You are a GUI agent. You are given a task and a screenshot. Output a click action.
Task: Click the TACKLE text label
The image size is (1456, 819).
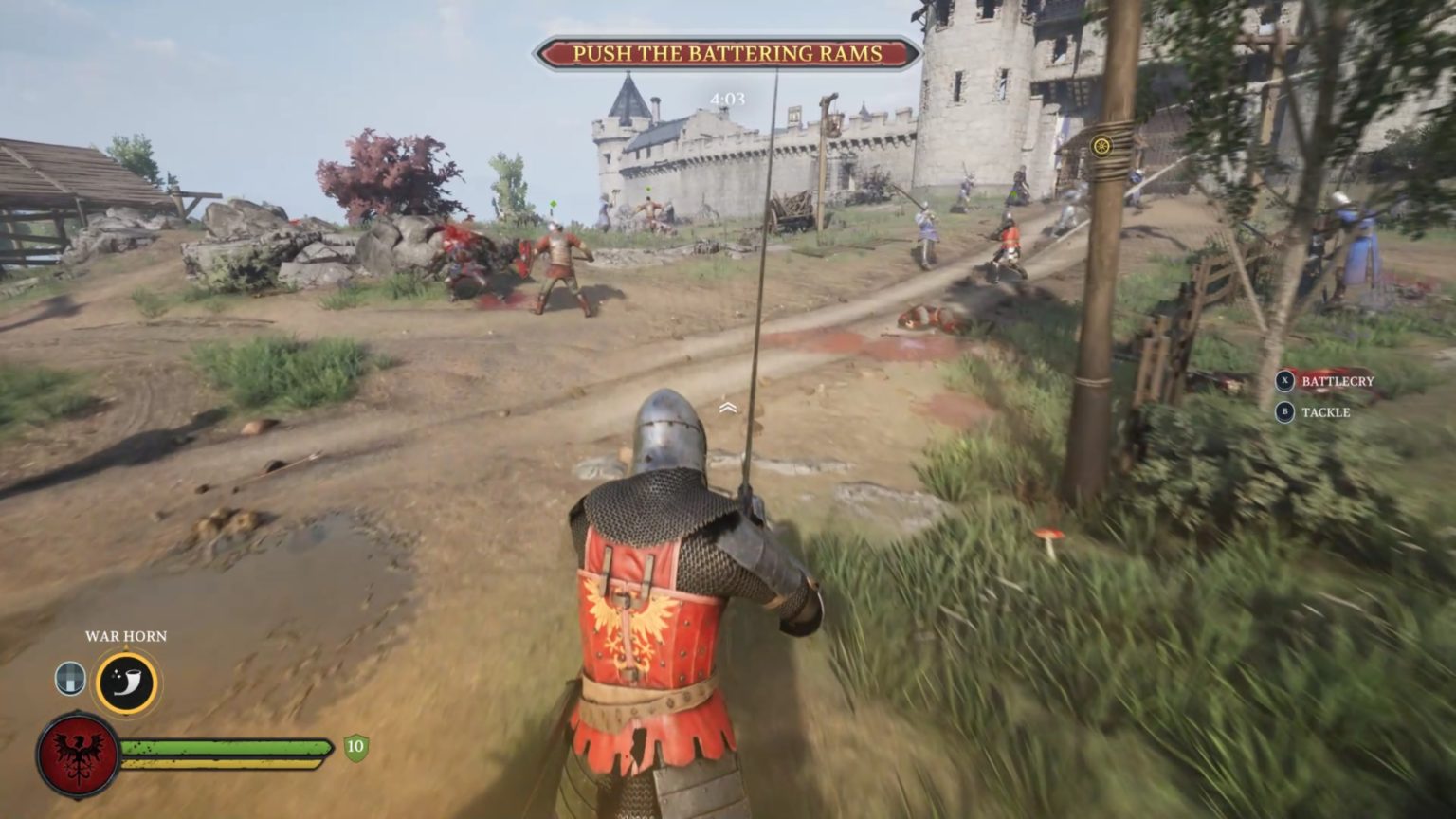[x=1327, y=413]
